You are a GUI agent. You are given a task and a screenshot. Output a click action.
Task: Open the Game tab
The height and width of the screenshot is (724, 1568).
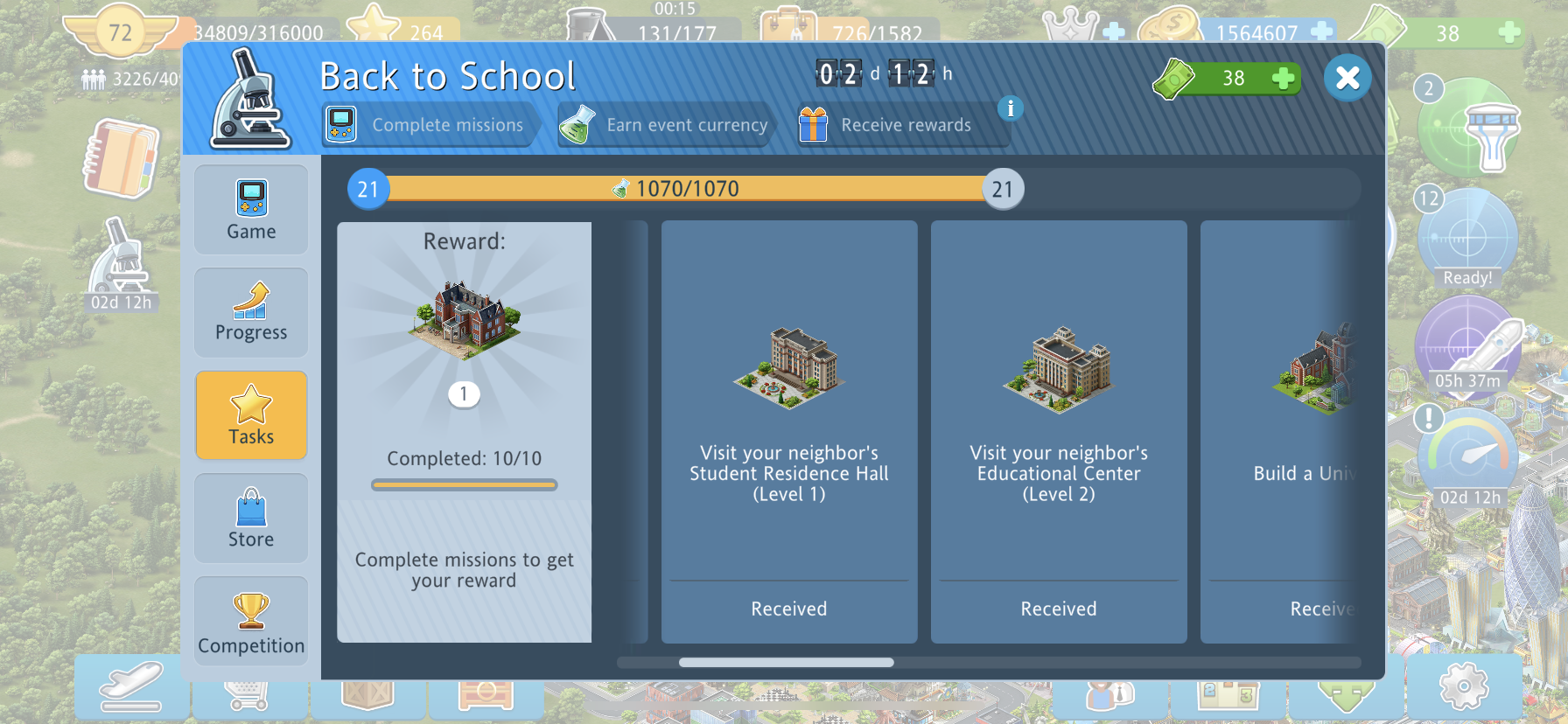pyautogui.click(x=251, y=210)
